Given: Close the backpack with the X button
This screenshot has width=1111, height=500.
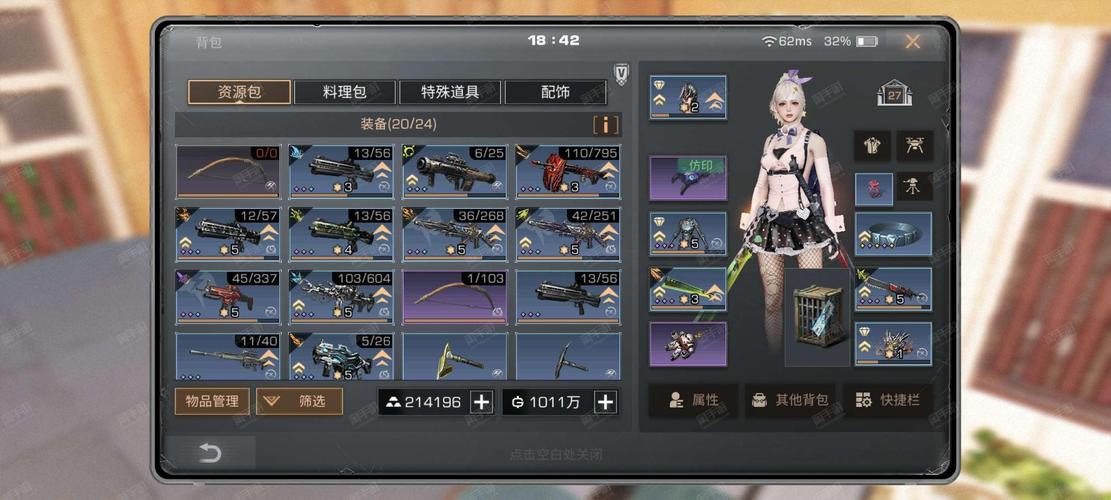Looking at the screenshot, I should [x=912, y=42].
